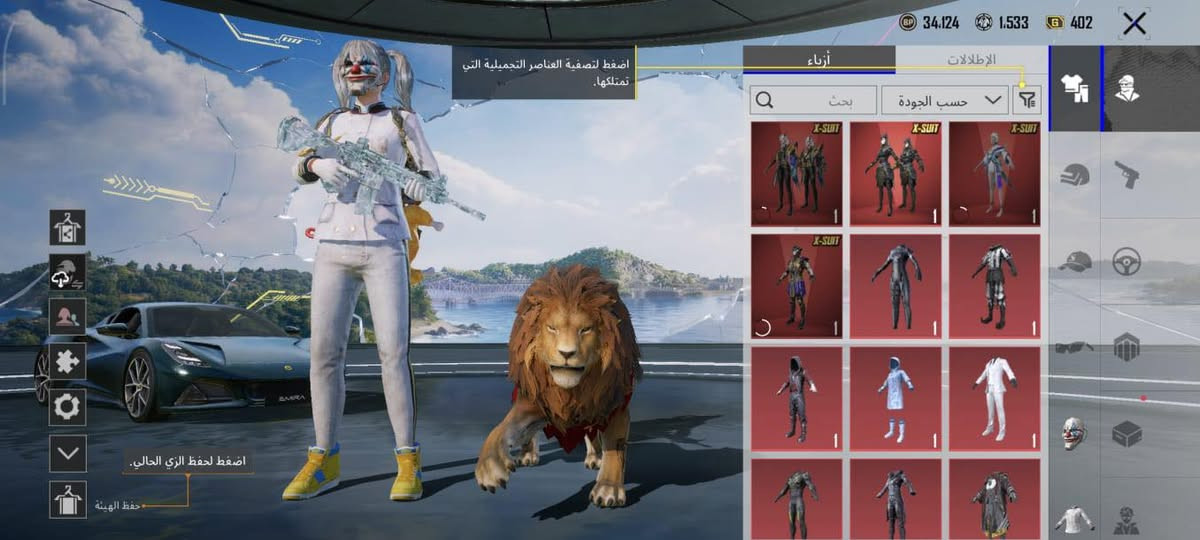The width and height of the screenshot is (1200, 540).
Task: Open the owned-items filter funnel icon
Action: coord(1027,99)
